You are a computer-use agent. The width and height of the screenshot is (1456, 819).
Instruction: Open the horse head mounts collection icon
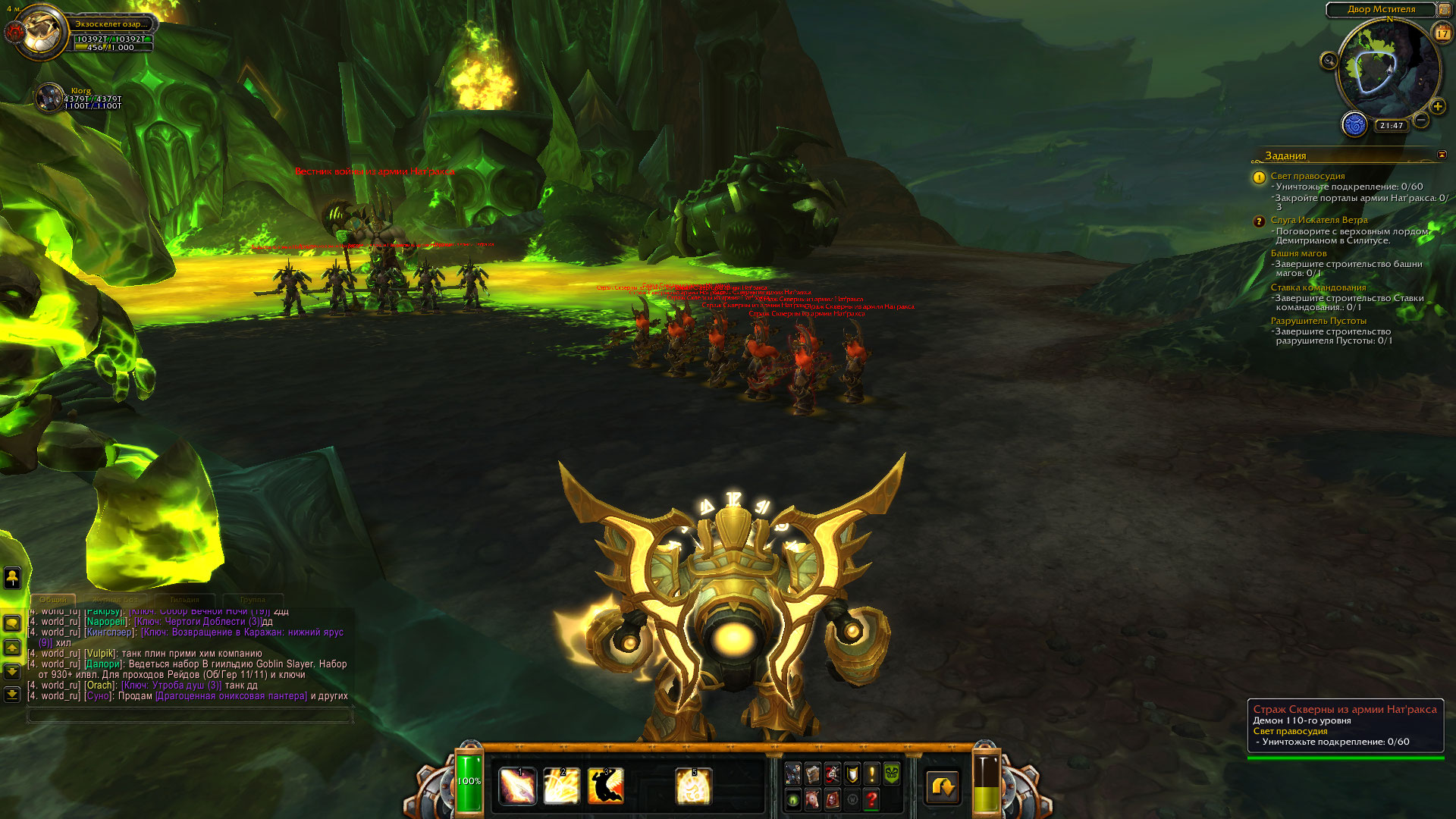coord(812,799)
